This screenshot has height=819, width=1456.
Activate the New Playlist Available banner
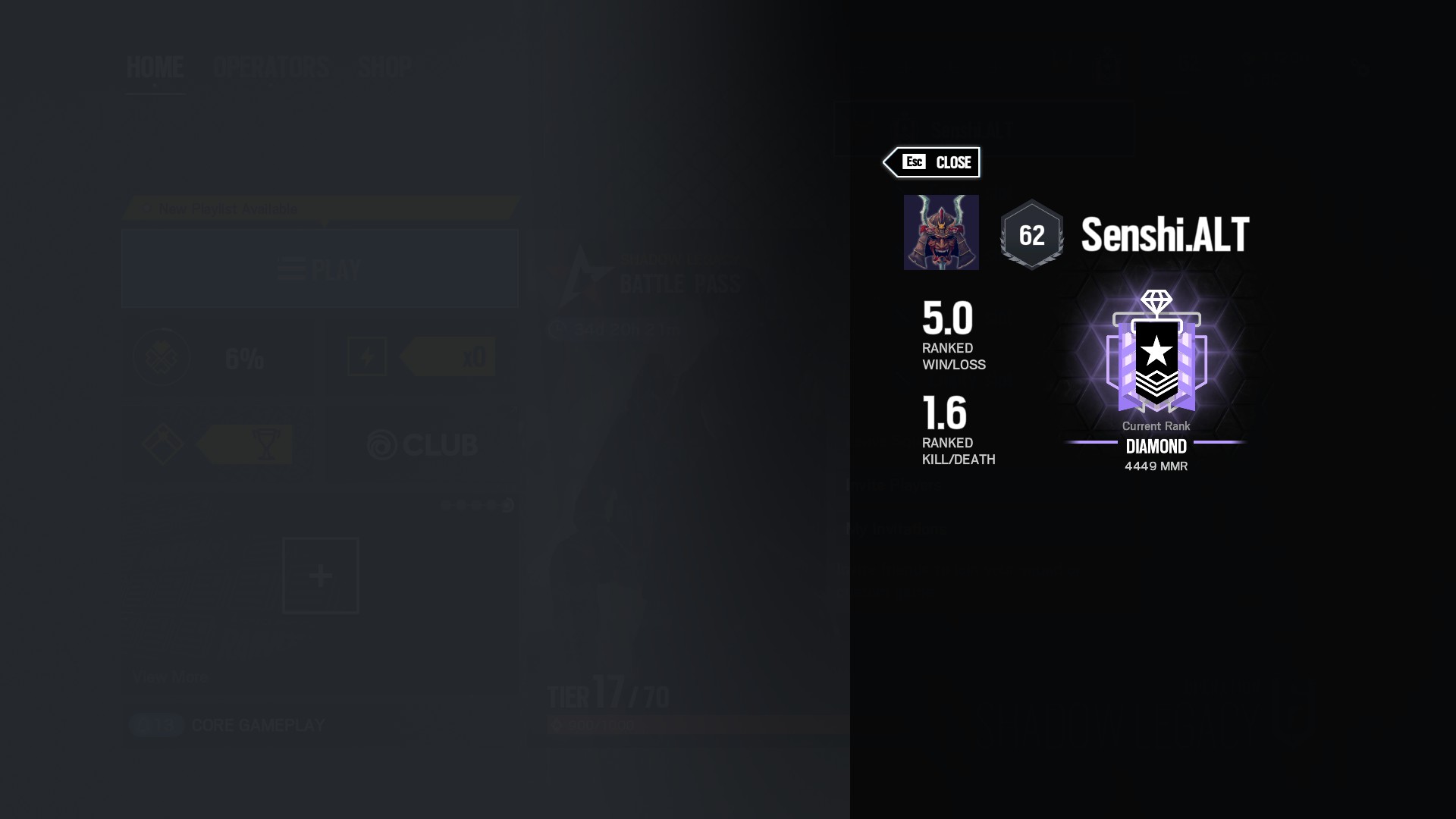[x=318, y=208]
